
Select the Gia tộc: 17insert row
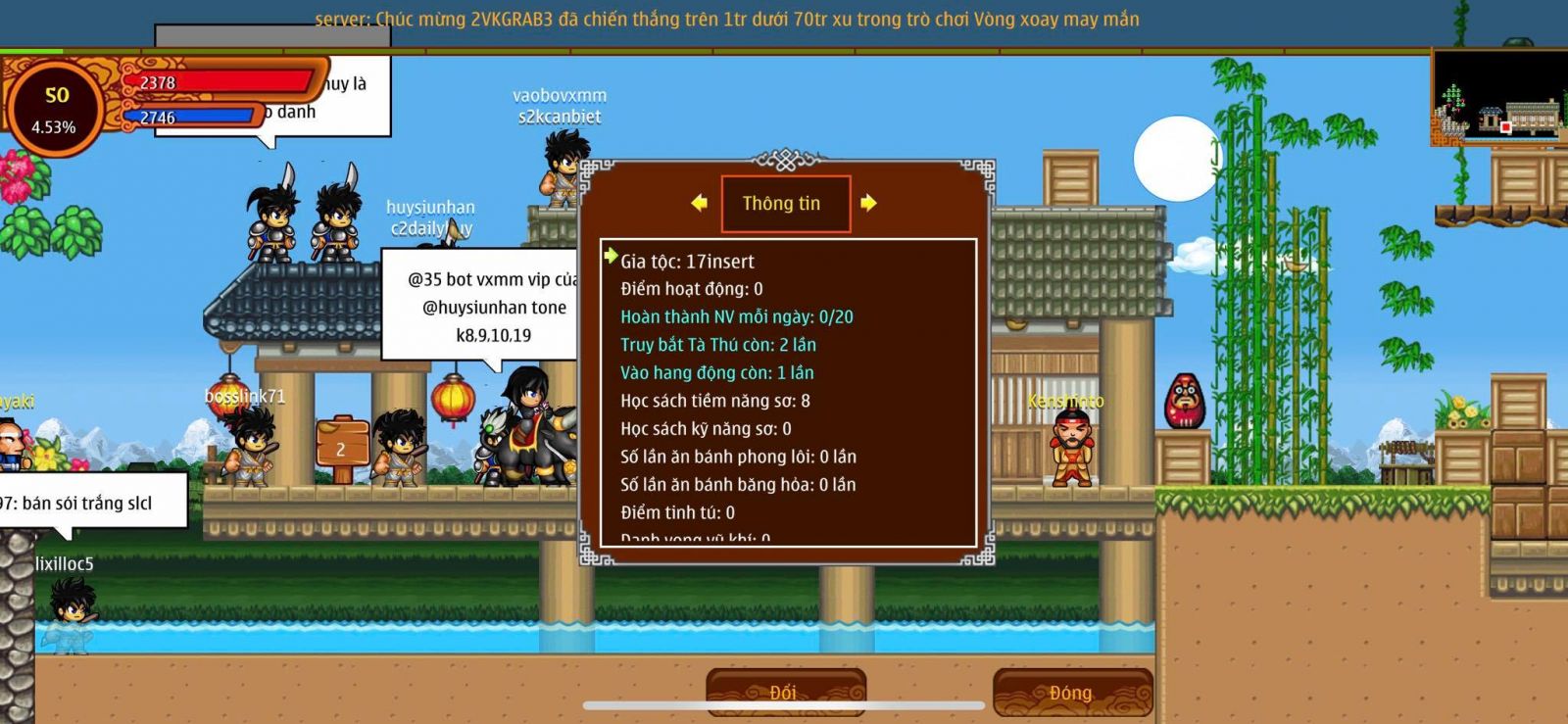tap(687, 262)
